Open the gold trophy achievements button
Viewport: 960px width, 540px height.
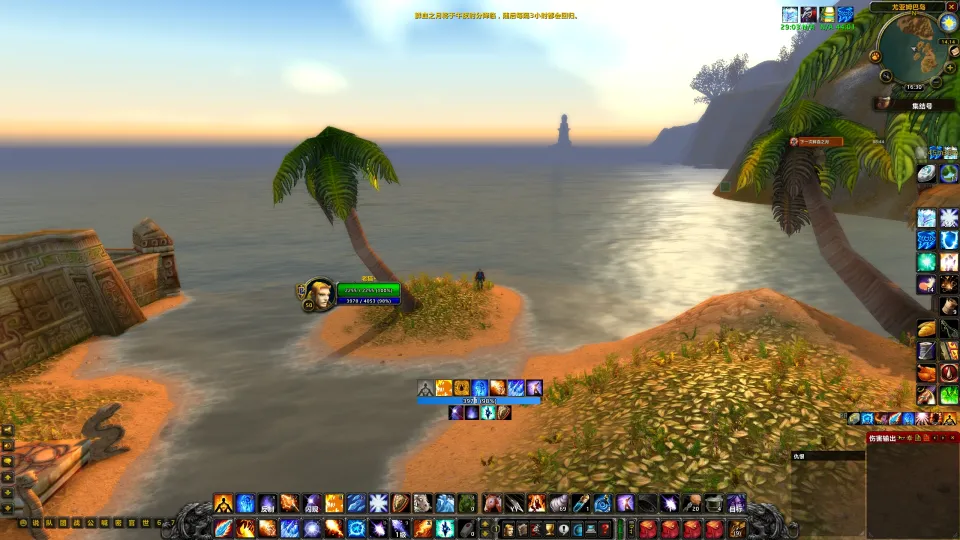tap(549, 528)
